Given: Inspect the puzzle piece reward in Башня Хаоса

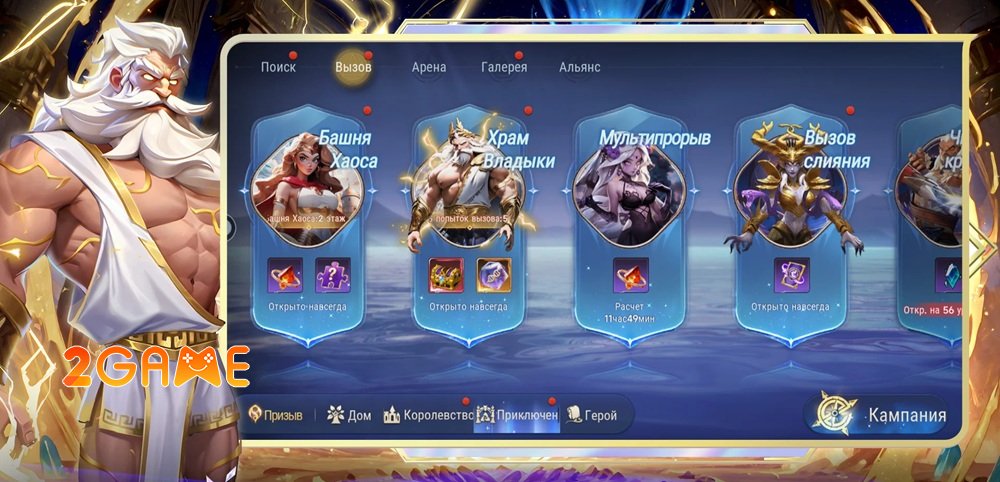Looking at the screenshot, I should coord(333,275).
